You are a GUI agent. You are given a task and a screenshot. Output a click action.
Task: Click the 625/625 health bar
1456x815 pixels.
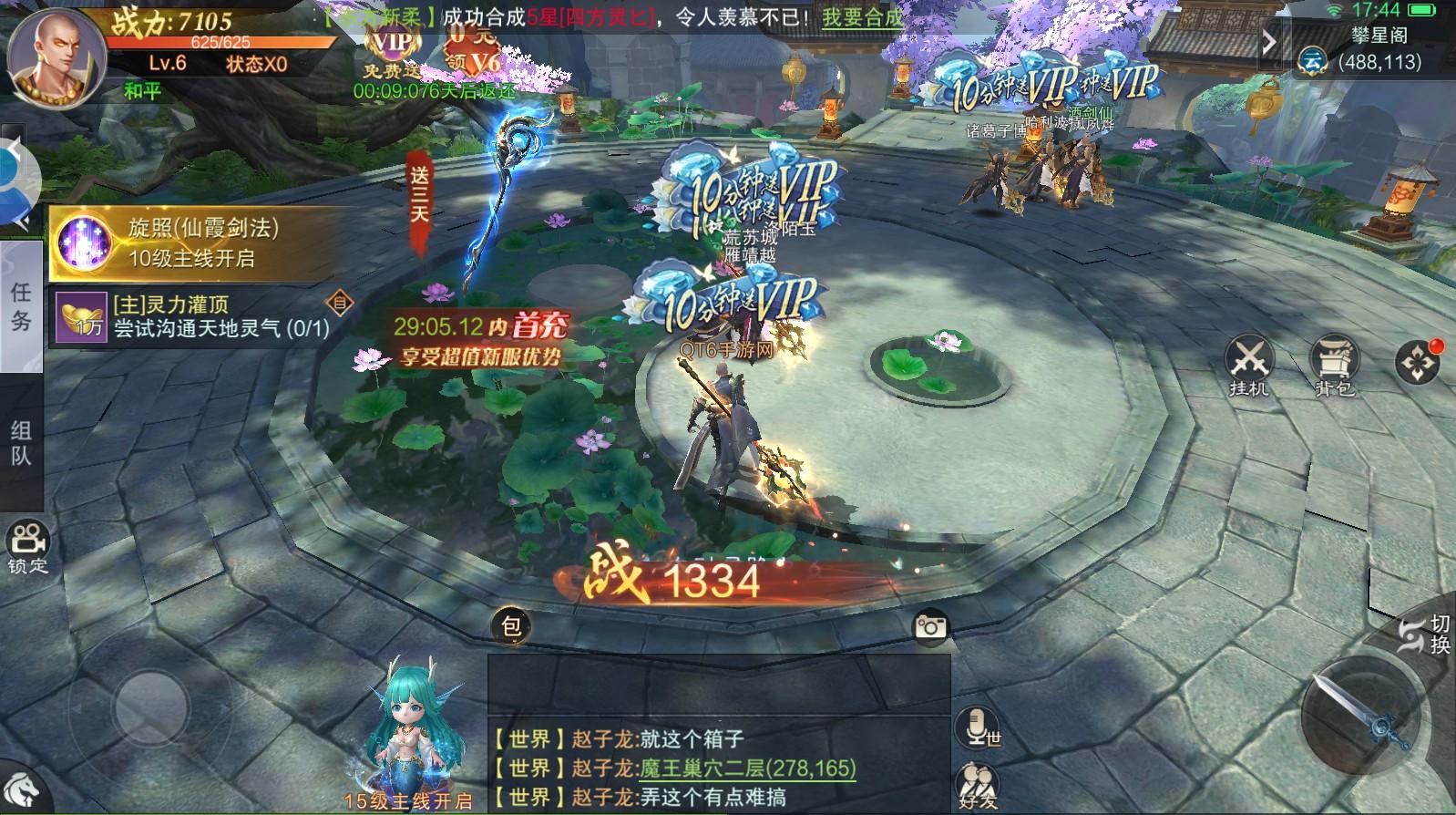(x=221, y=40)
